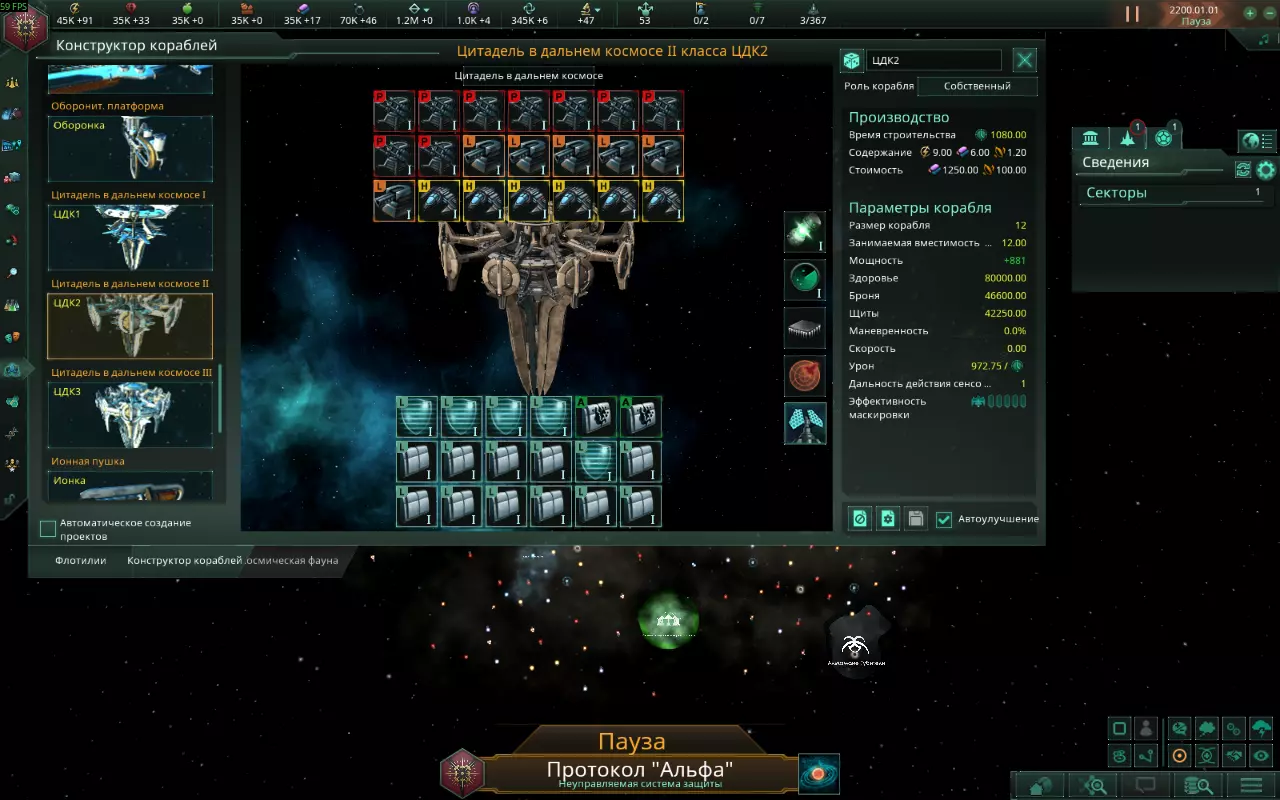The height and width of the screenshot is (800, 1280).
Task: Click the reactor component slot
Action: pyautogui.click(x=805, y=232)
